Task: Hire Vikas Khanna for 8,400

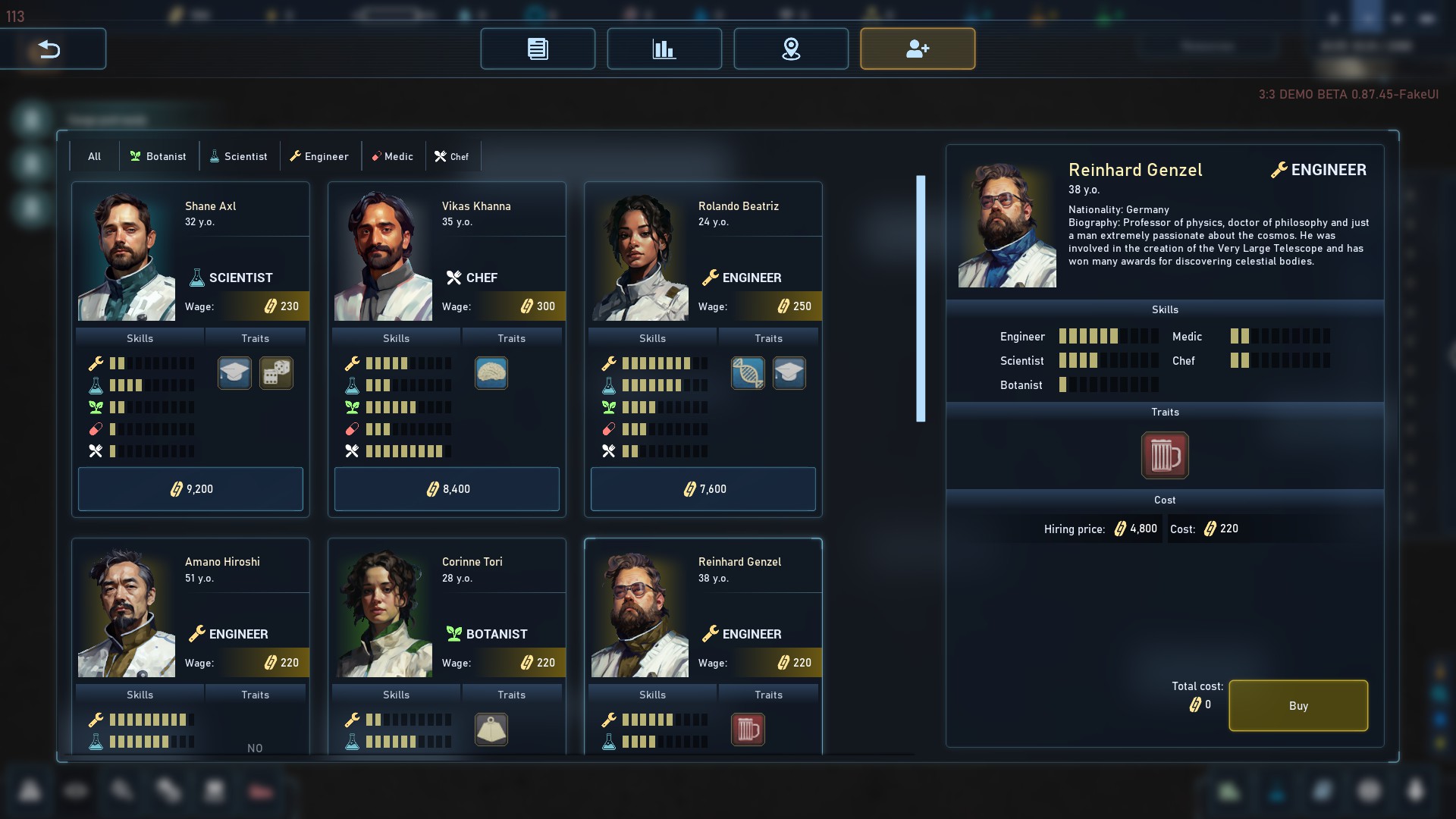Action: tap(447, 489)
